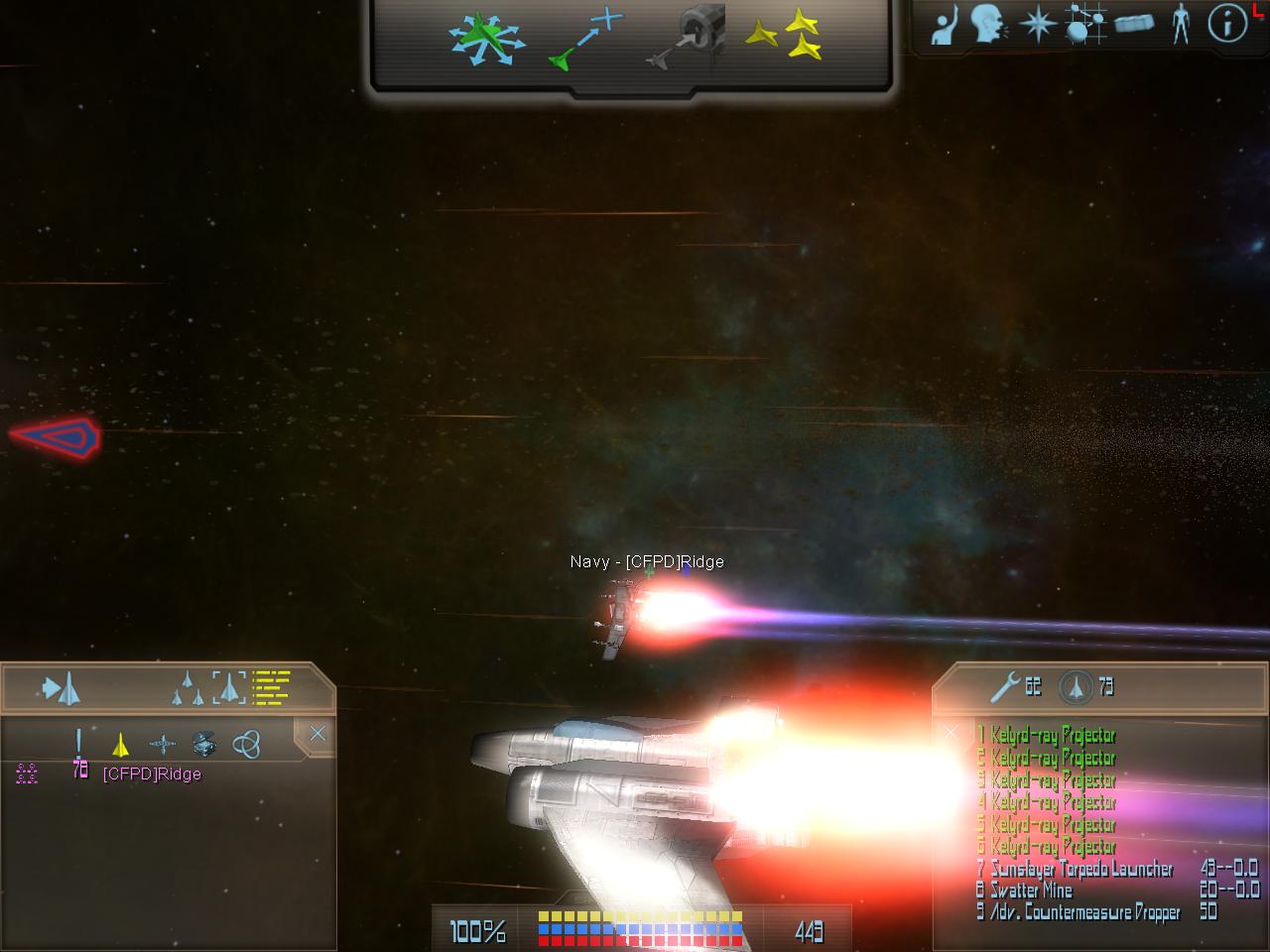Filter contacts with the knot-shaped icon

pos(246,744)
